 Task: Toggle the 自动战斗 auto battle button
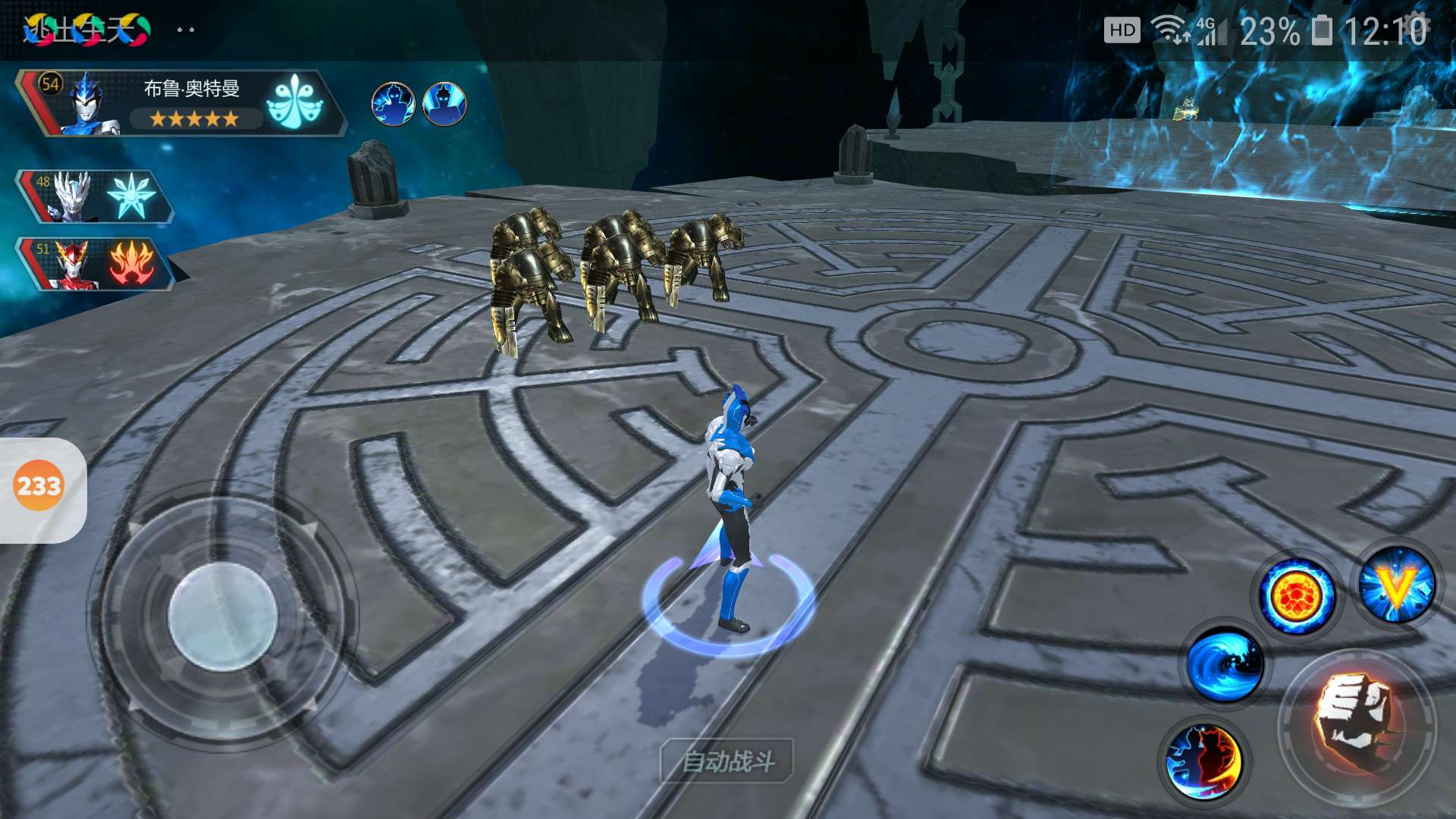point(727,761)
